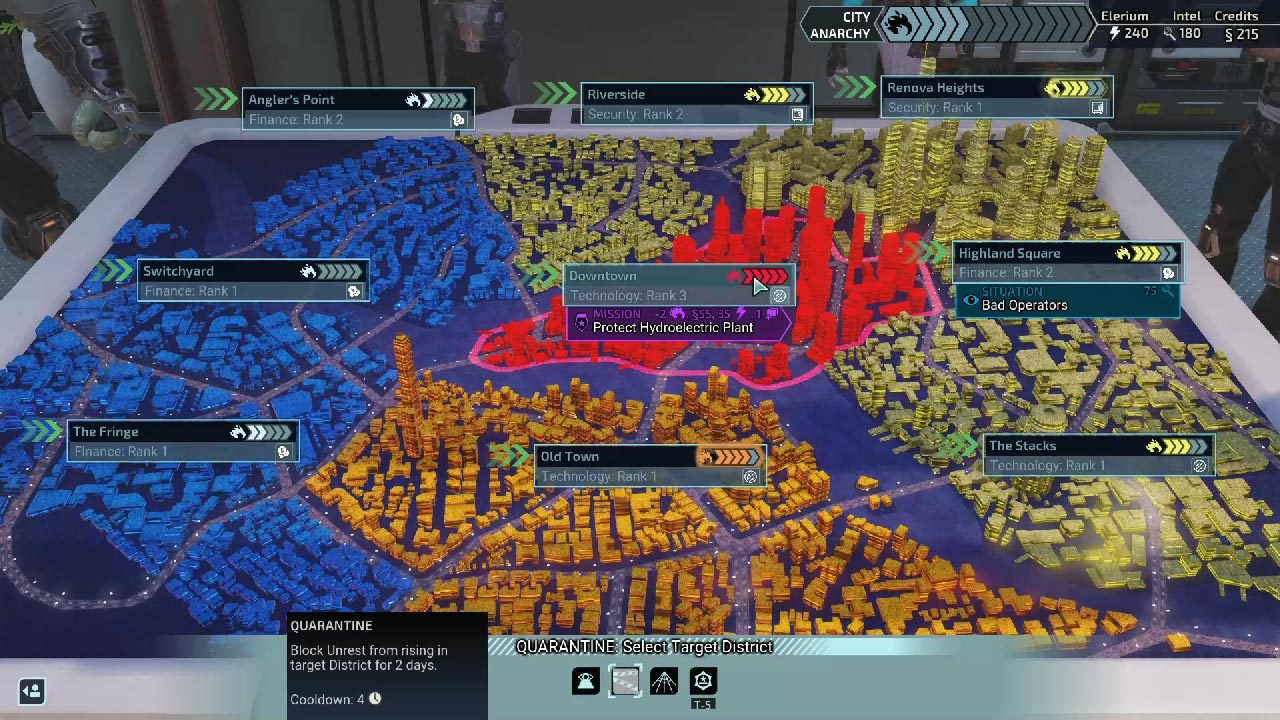This screenshot has height=720, width=1280.
Task: Click the T-5 badge ability icon
Action: (x=701, y=682)
